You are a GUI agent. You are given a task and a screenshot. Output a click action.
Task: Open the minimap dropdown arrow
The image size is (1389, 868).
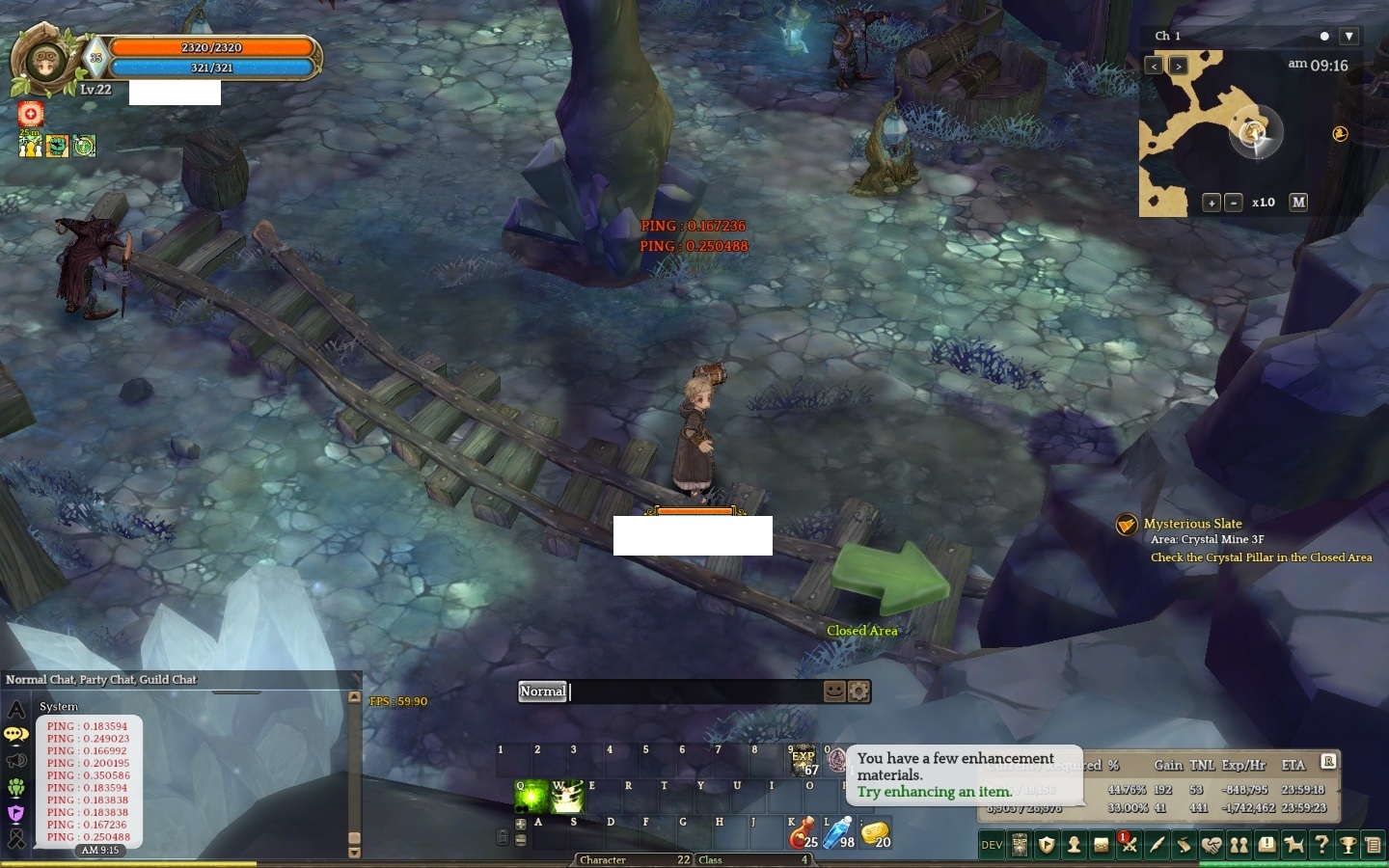tap(1347, 36)
